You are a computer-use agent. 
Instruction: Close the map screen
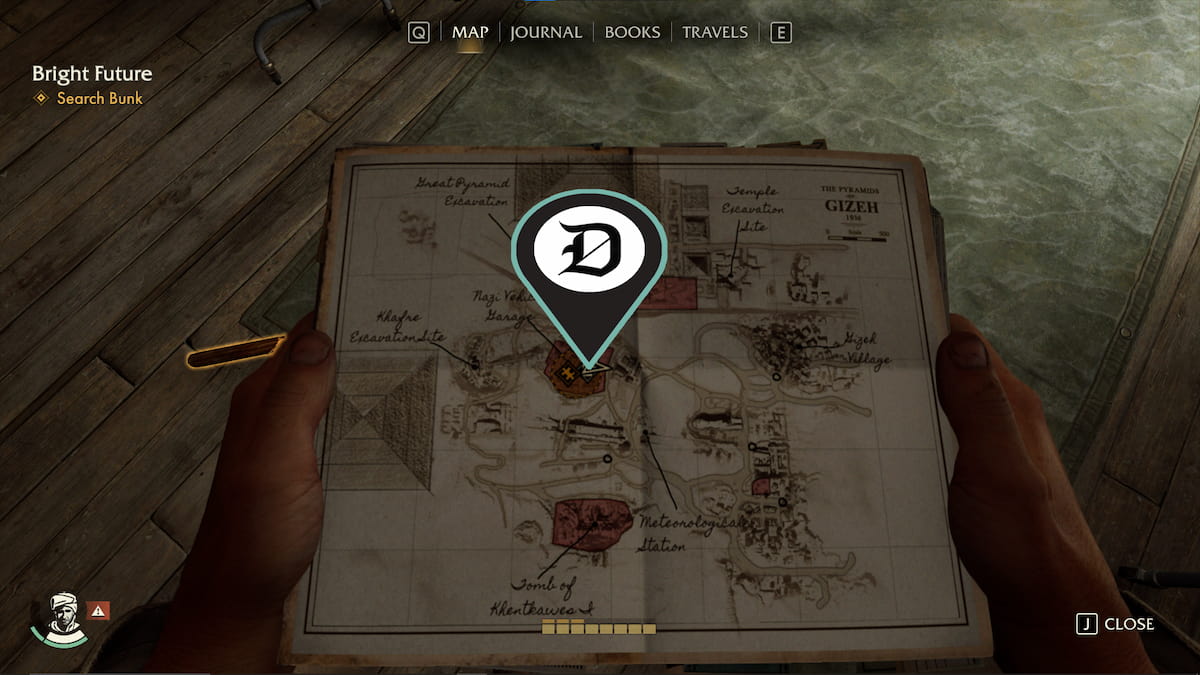[1115, 624]
